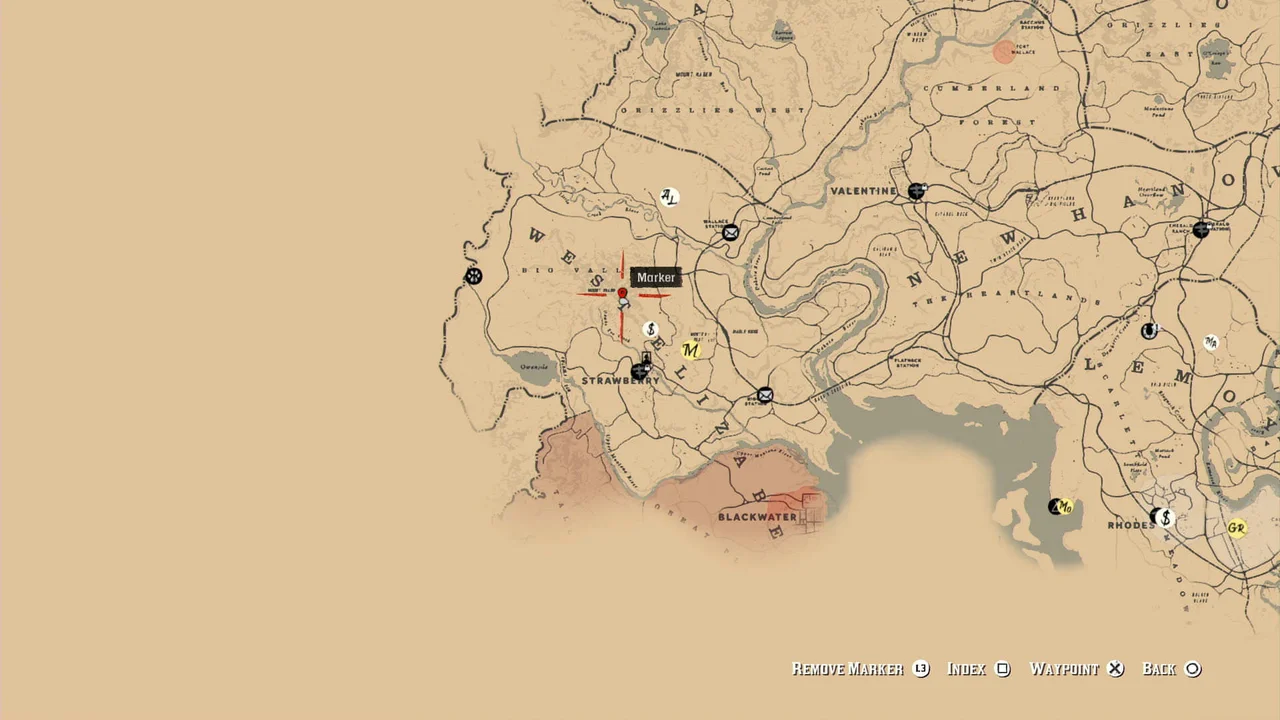Select the Emerald Ranch station icon
This screenshot has height=720, width=1280.
tap(1201, 229)
